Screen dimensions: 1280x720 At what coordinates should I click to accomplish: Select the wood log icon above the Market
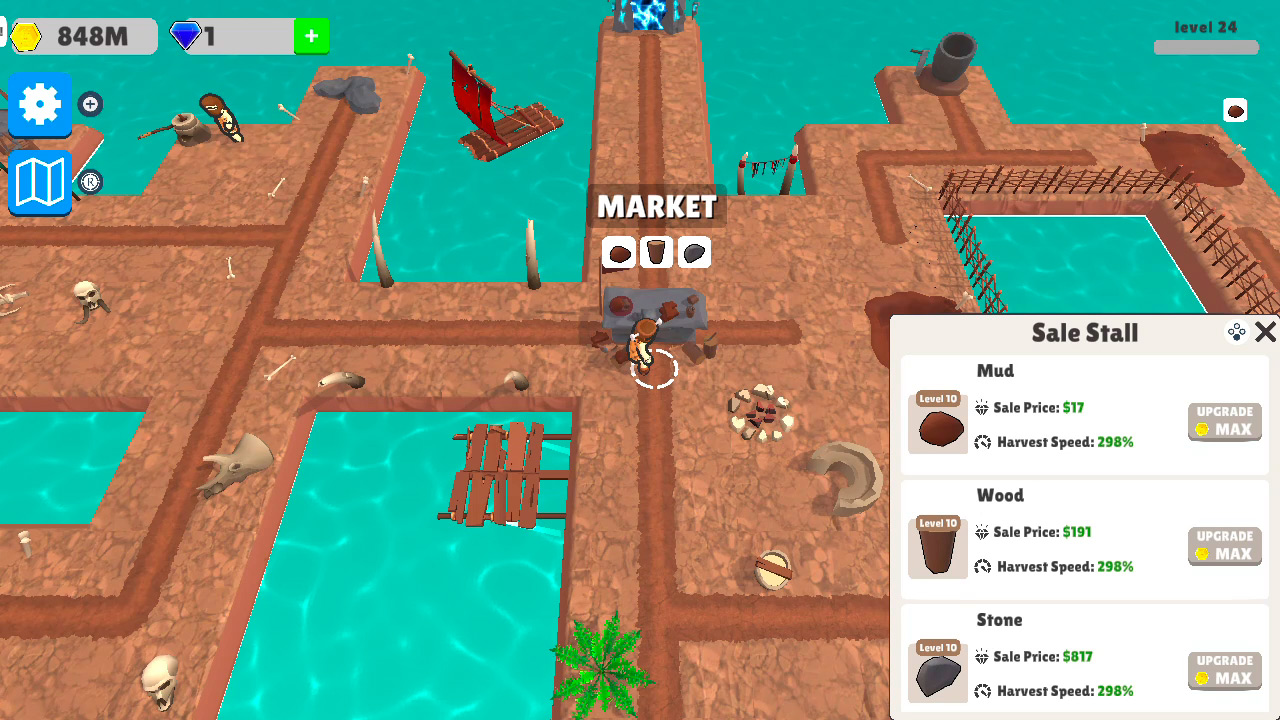(x=656, y=252)
